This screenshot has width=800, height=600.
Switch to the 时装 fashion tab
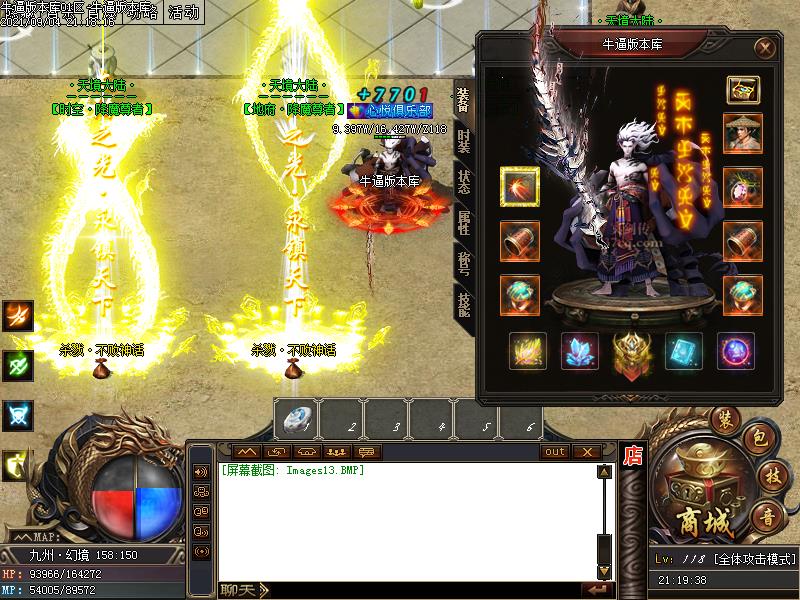pos(464,141)
